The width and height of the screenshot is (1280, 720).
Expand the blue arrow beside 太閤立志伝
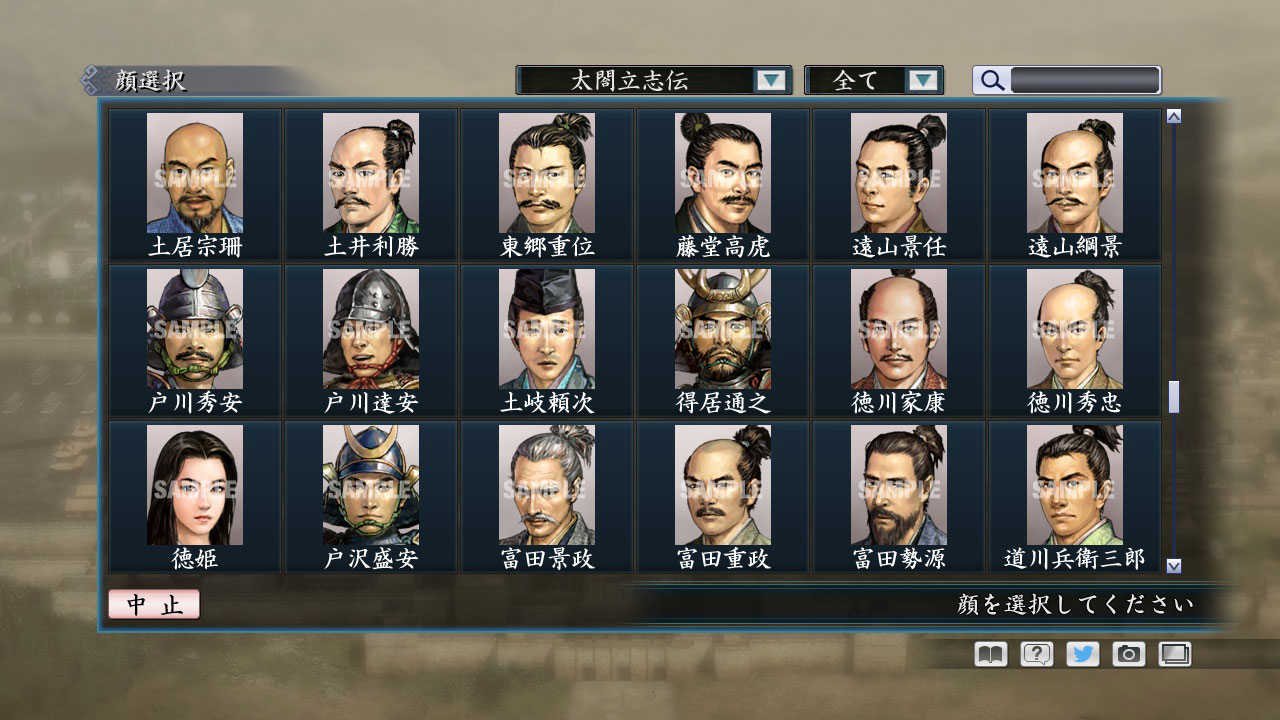[770, 80]
